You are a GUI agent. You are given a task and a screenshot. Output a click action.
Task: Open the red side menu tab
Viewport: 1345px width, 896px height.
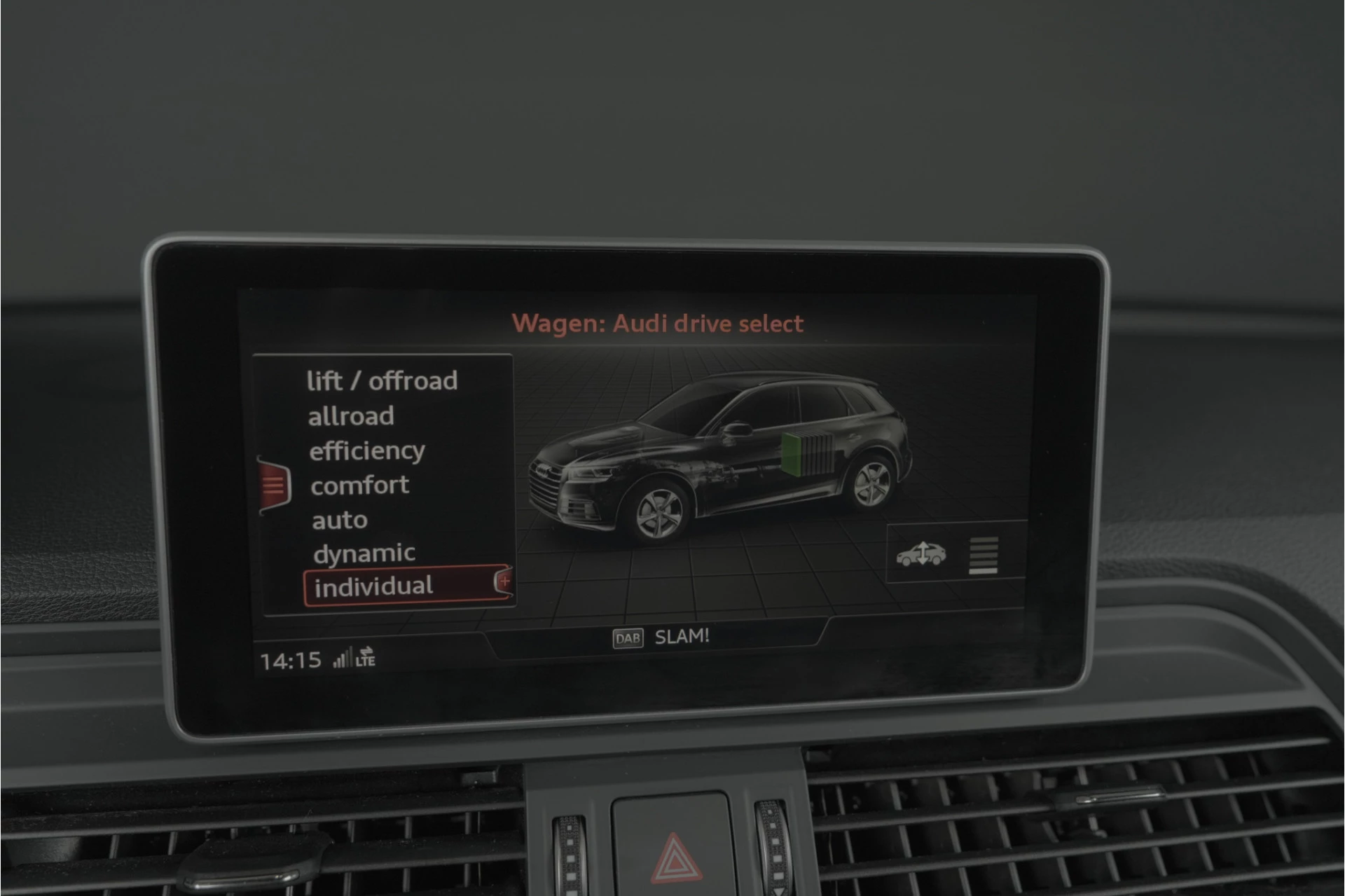[273, 485]
